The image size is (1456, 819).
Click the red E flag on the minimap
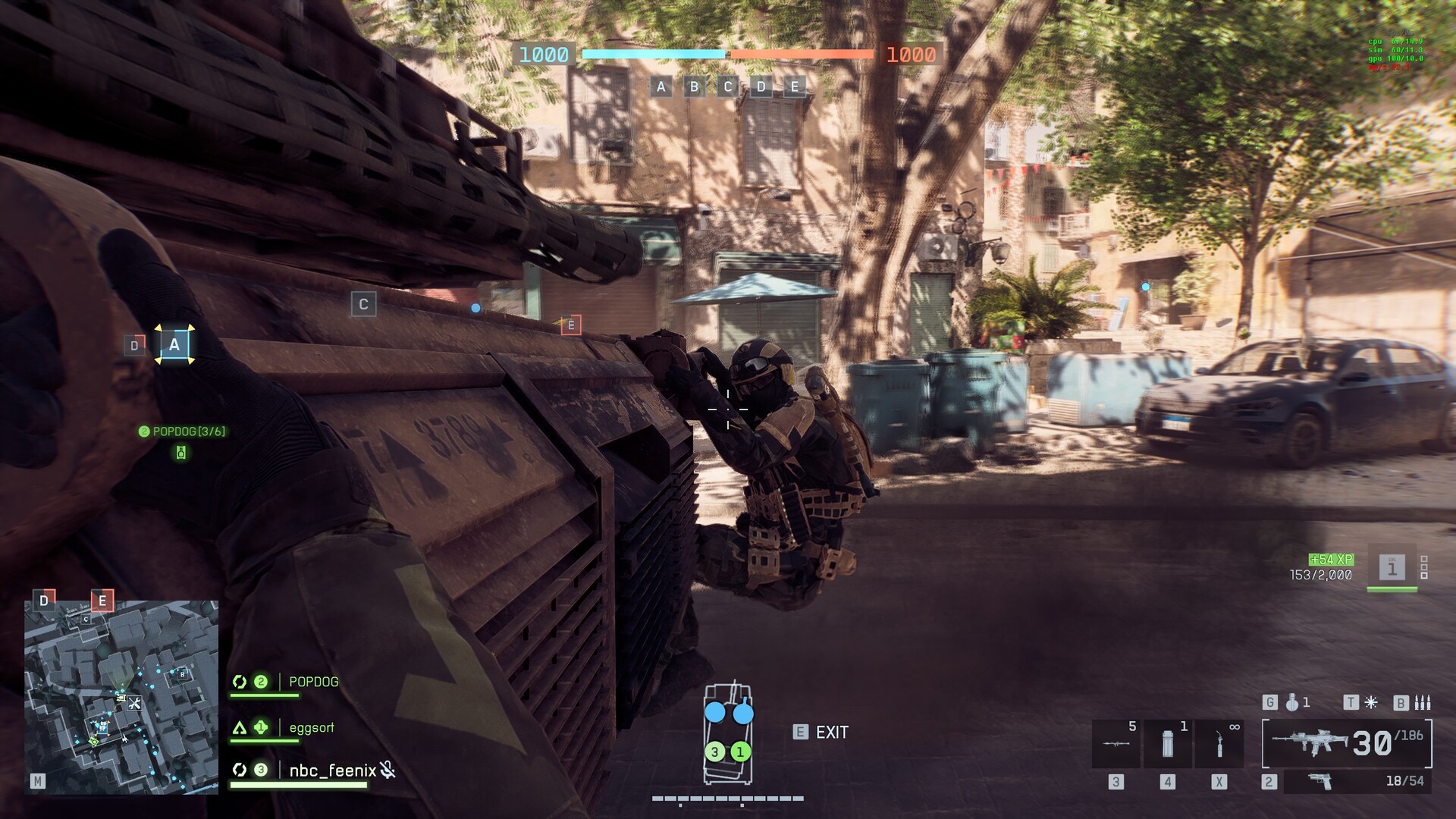coord(102,601)
